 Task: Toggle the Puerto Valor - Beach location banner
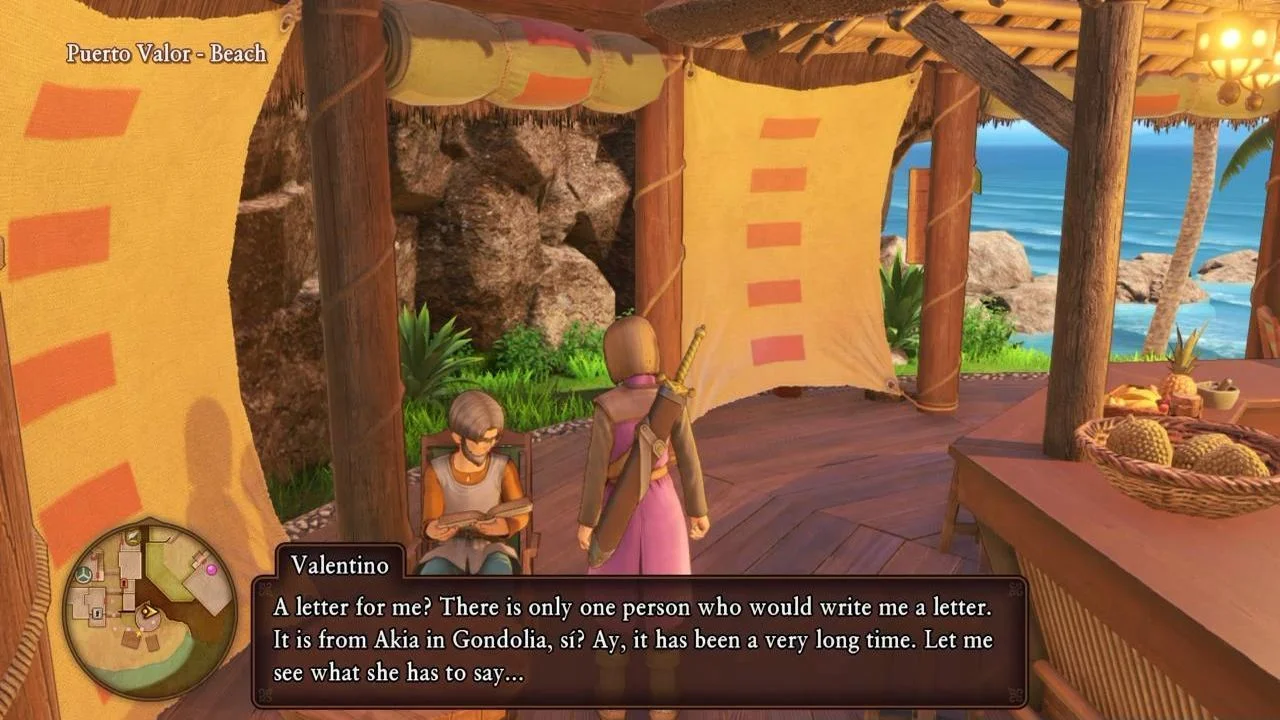(165, 54)
